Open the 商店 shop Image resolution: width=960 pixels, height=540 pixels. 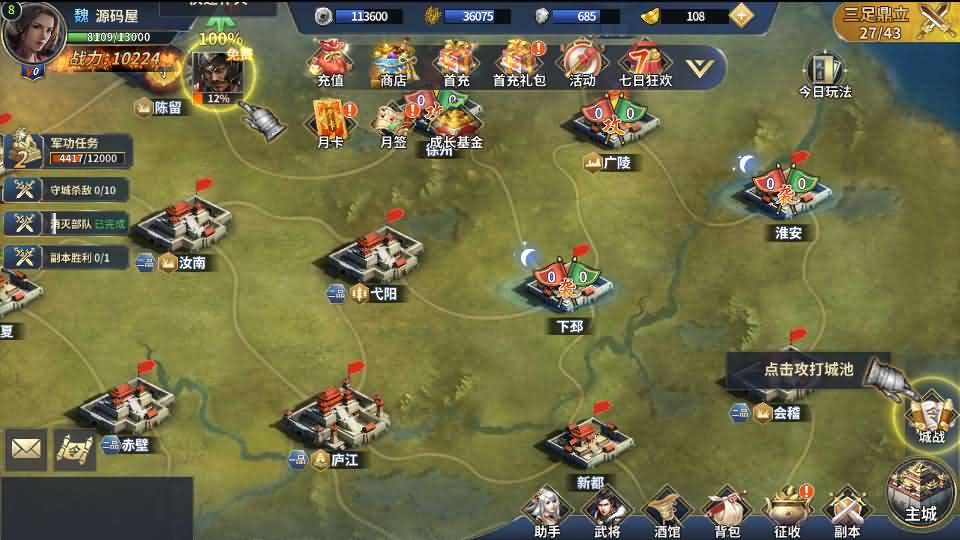[x=393, y=63]
